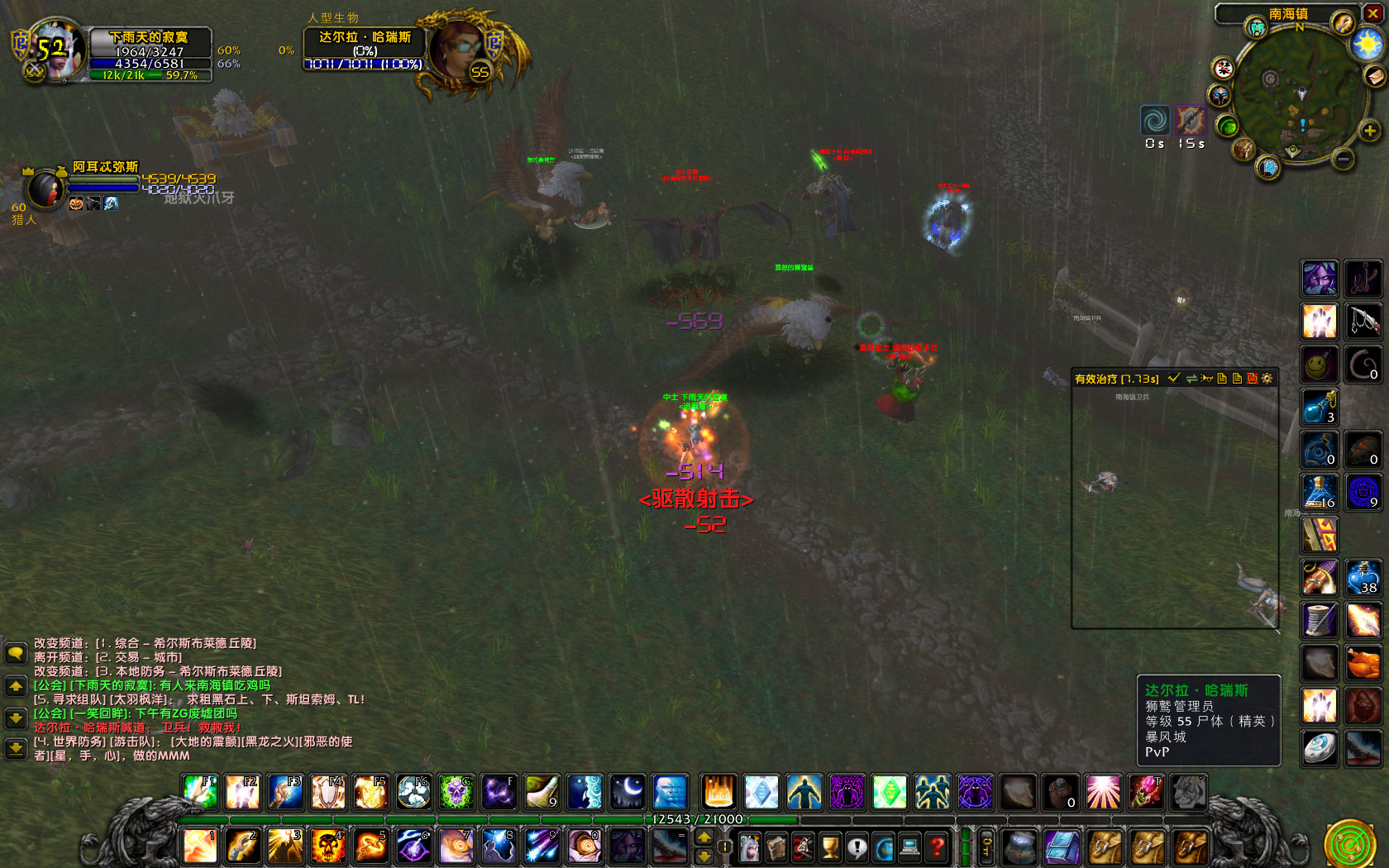Open the world map globe icon
This screenshot has height=868, width=1389.
click(883, 847)
